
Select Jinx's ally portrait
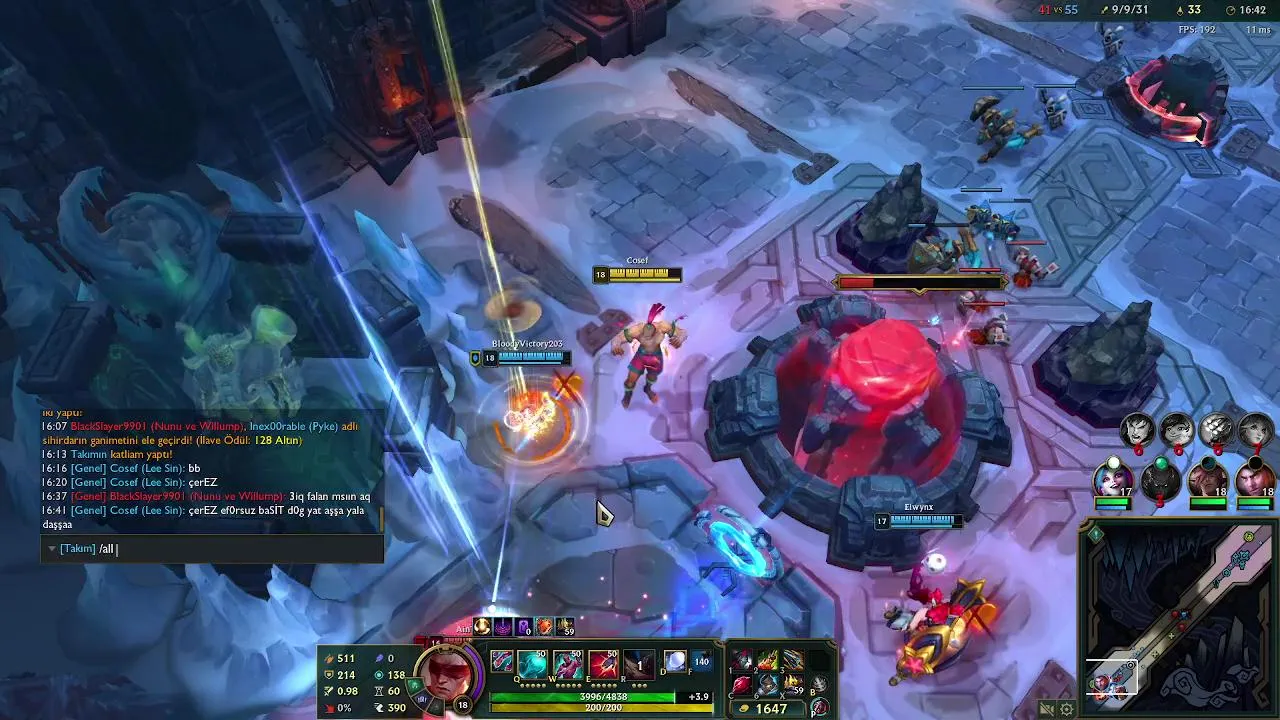1112,478
